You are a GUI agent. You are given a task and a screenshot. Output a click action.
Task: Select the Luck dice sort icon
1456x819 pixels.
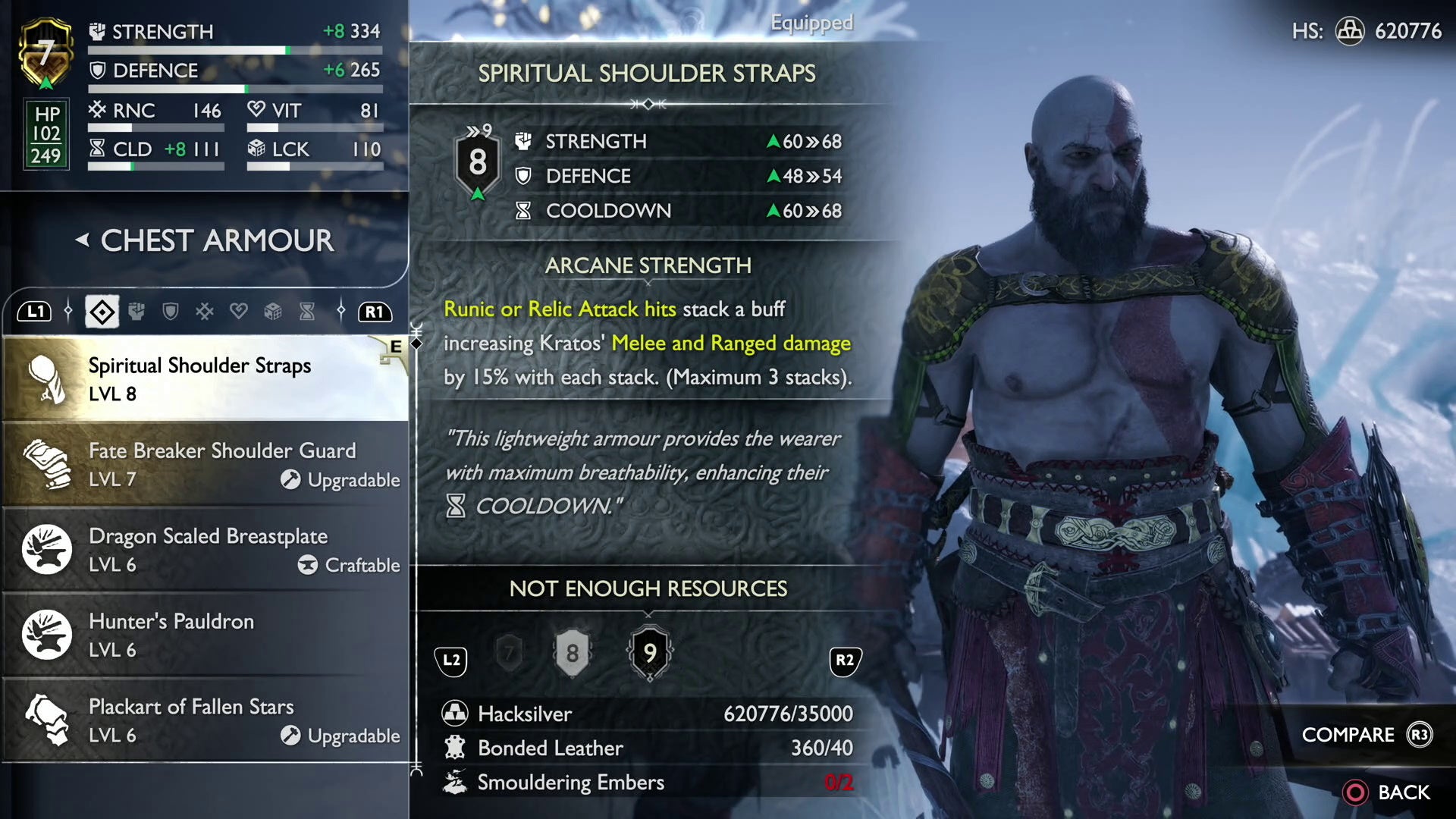[273, 311]
